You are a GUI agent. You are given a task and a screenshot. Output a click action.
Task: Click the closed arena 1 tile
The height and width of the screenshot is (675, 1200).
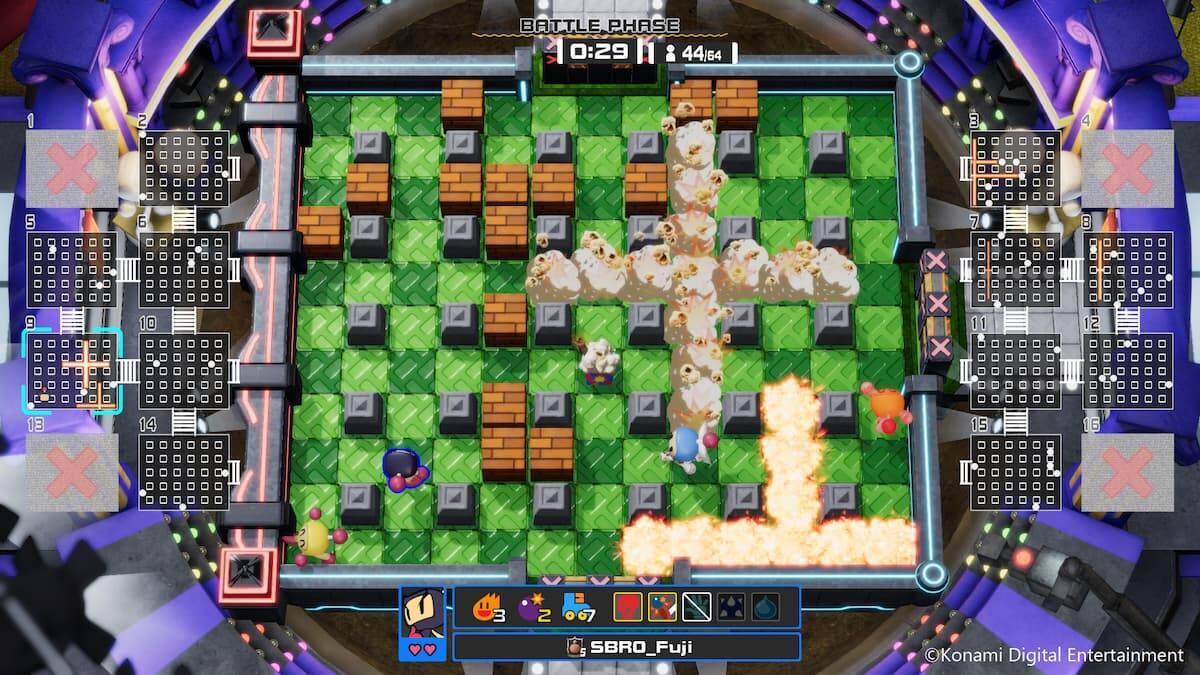point(71,168)
